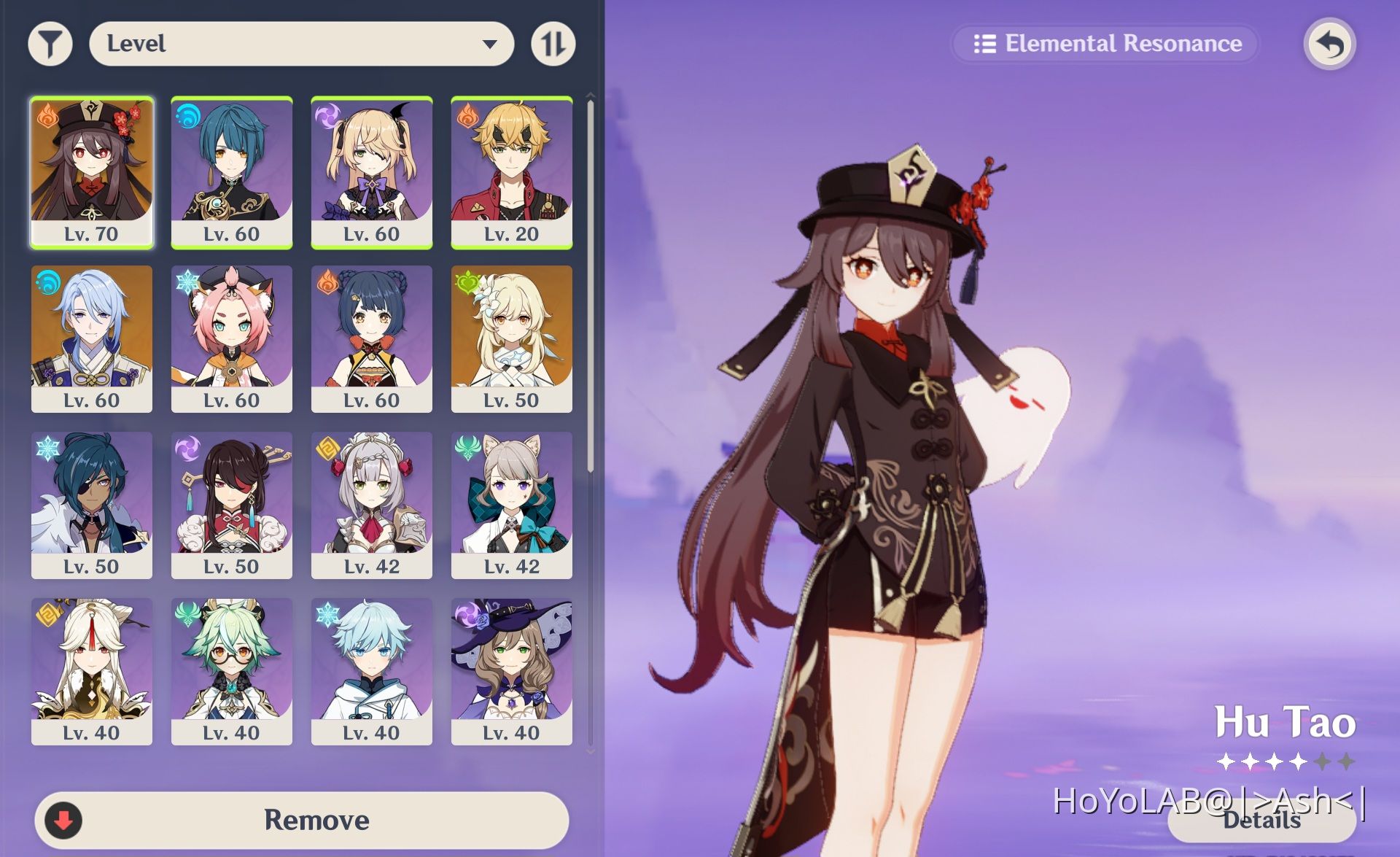Open the character filter funnel icon
The image size is (1400, 857).
click(x=50, y=43)
